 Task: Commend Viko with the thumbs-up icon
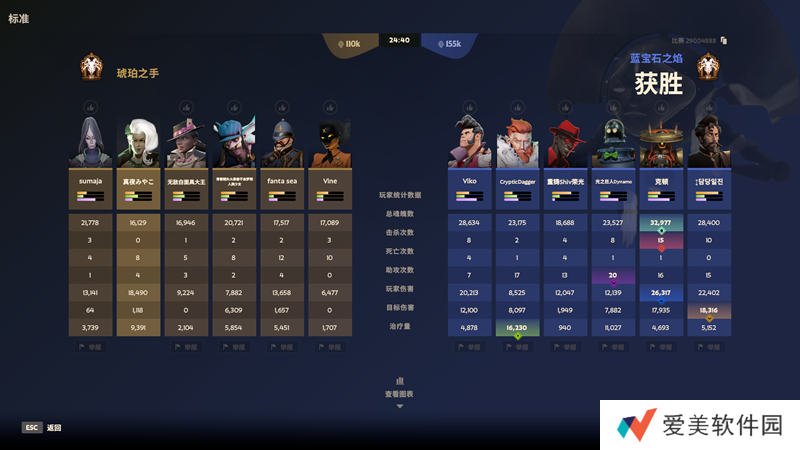pyautogui.click(x=469, y=107)
